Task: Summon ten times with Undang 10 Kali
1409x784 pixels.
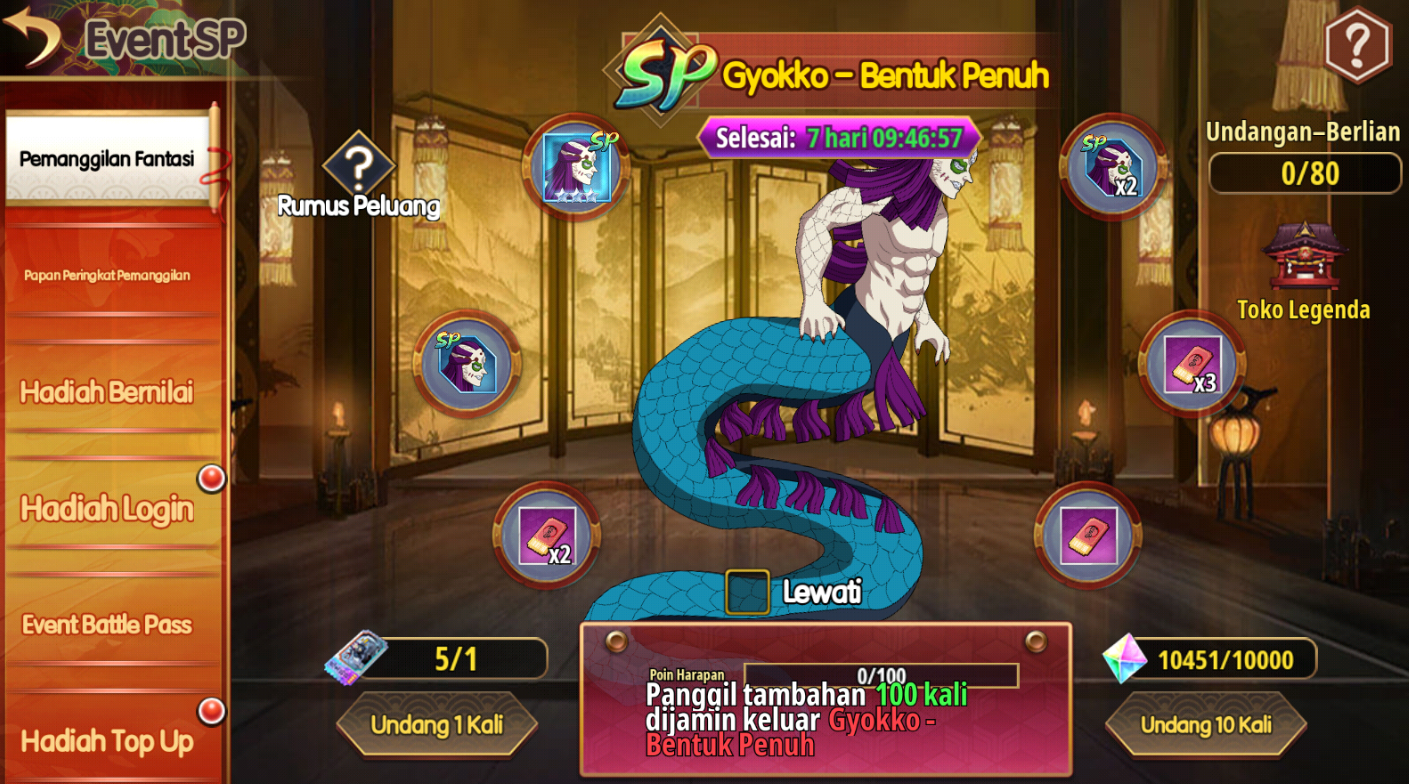Action: coord(1206,724)
